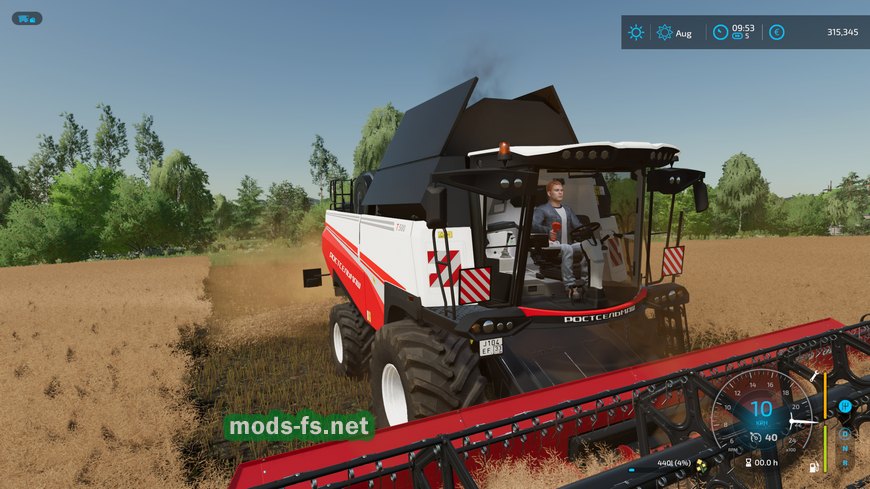Click the gear shifter icon
This screenshot has width=870, height=489.
[845, 405]
